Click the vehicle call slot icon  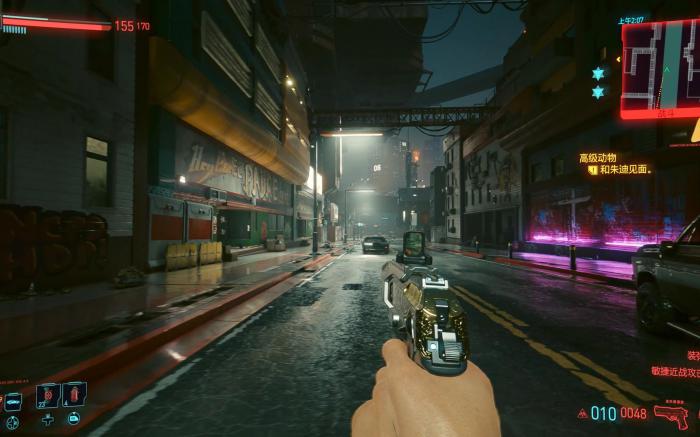(13, 401)
